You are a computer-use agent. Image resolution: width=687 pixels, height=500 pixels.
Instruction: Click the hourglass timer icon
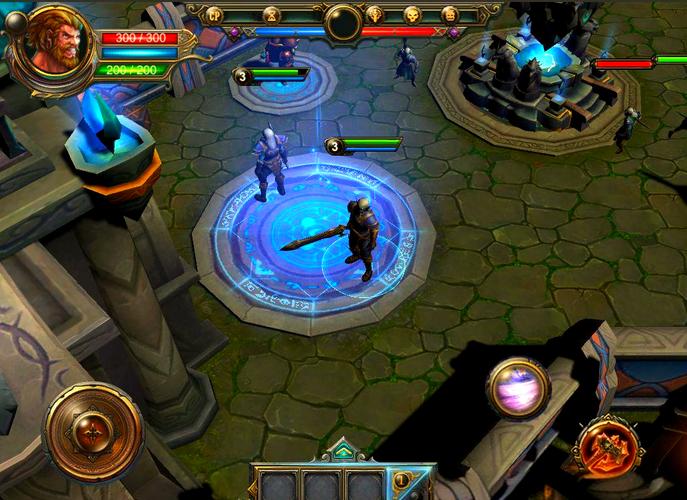[x=271, y=14]
